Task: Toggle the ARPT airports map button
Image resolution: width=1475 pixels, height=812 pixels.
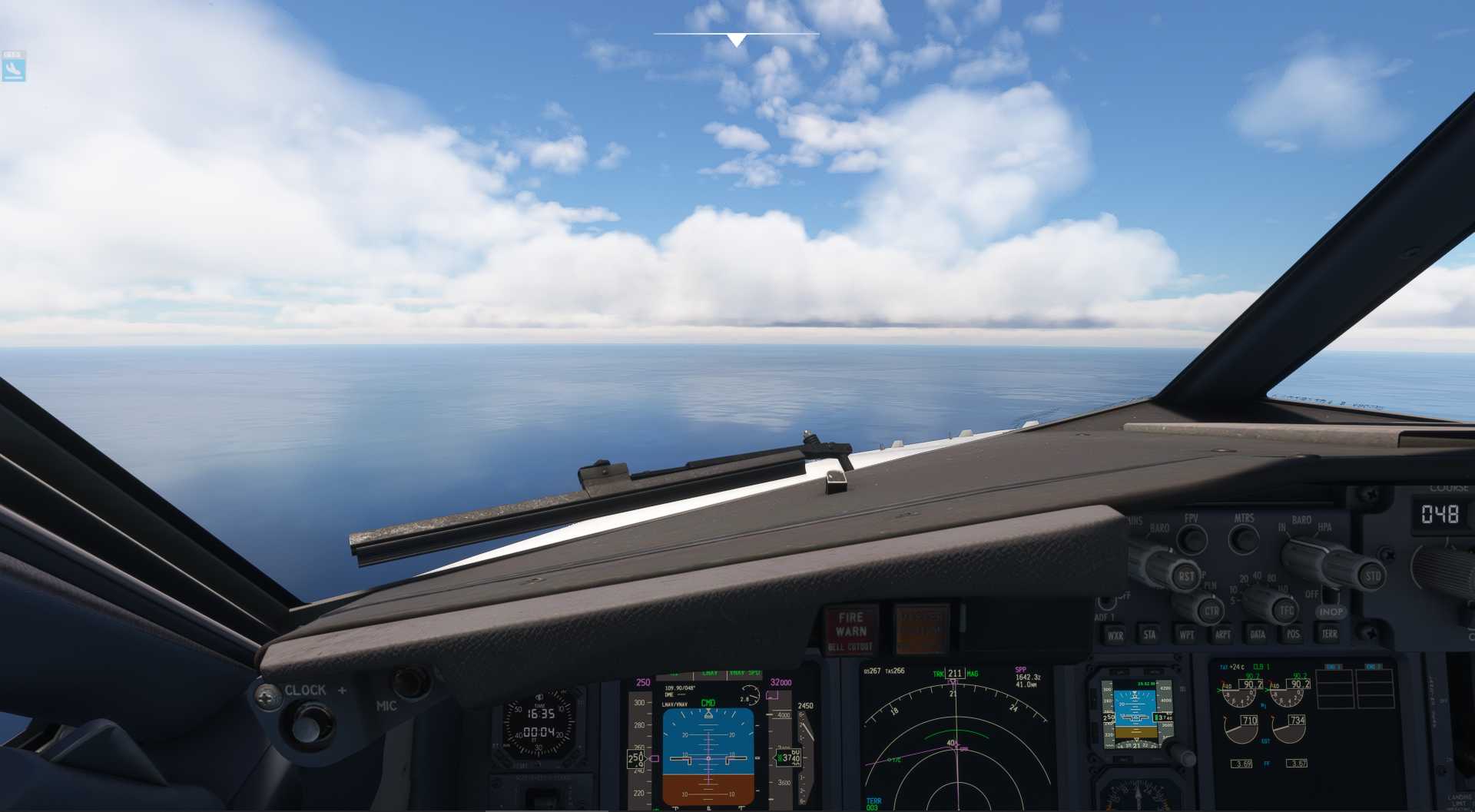Action: [x=1222, y=635]
